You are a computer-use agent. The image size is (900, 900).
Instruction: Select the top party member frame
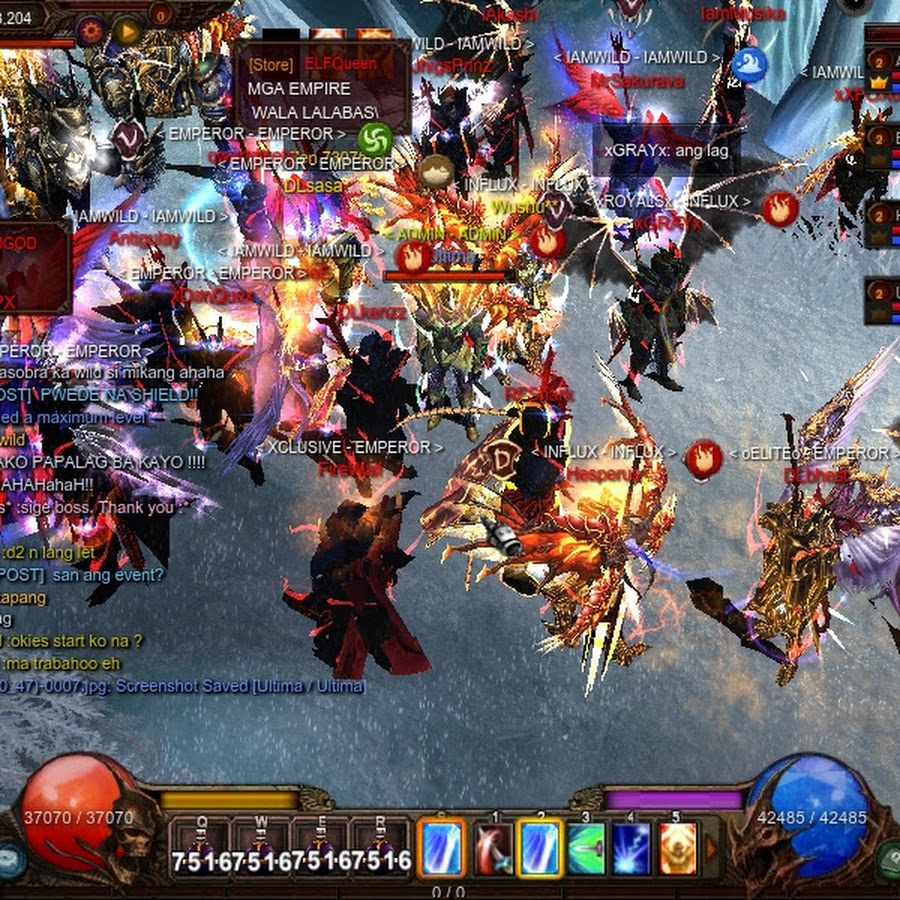(x=882, y=68)
